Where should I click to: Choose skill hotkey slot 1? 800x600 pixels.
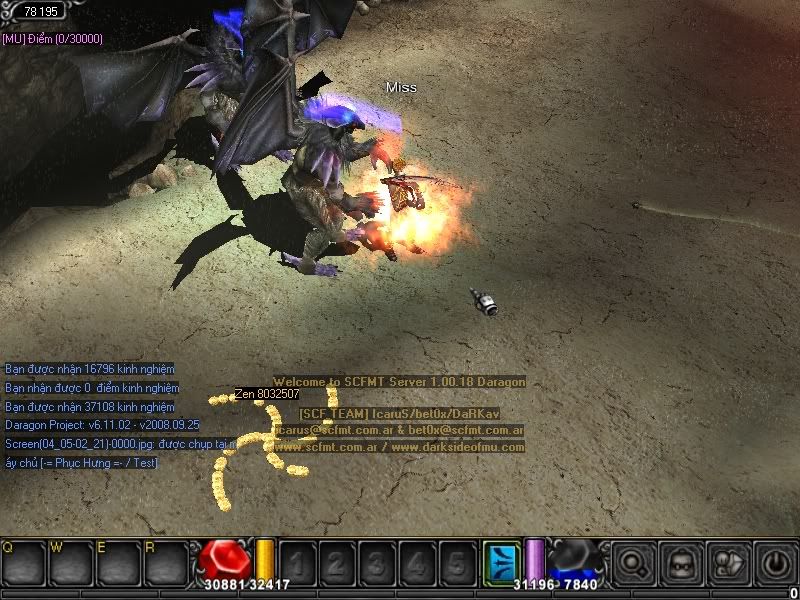pos(296,562)
